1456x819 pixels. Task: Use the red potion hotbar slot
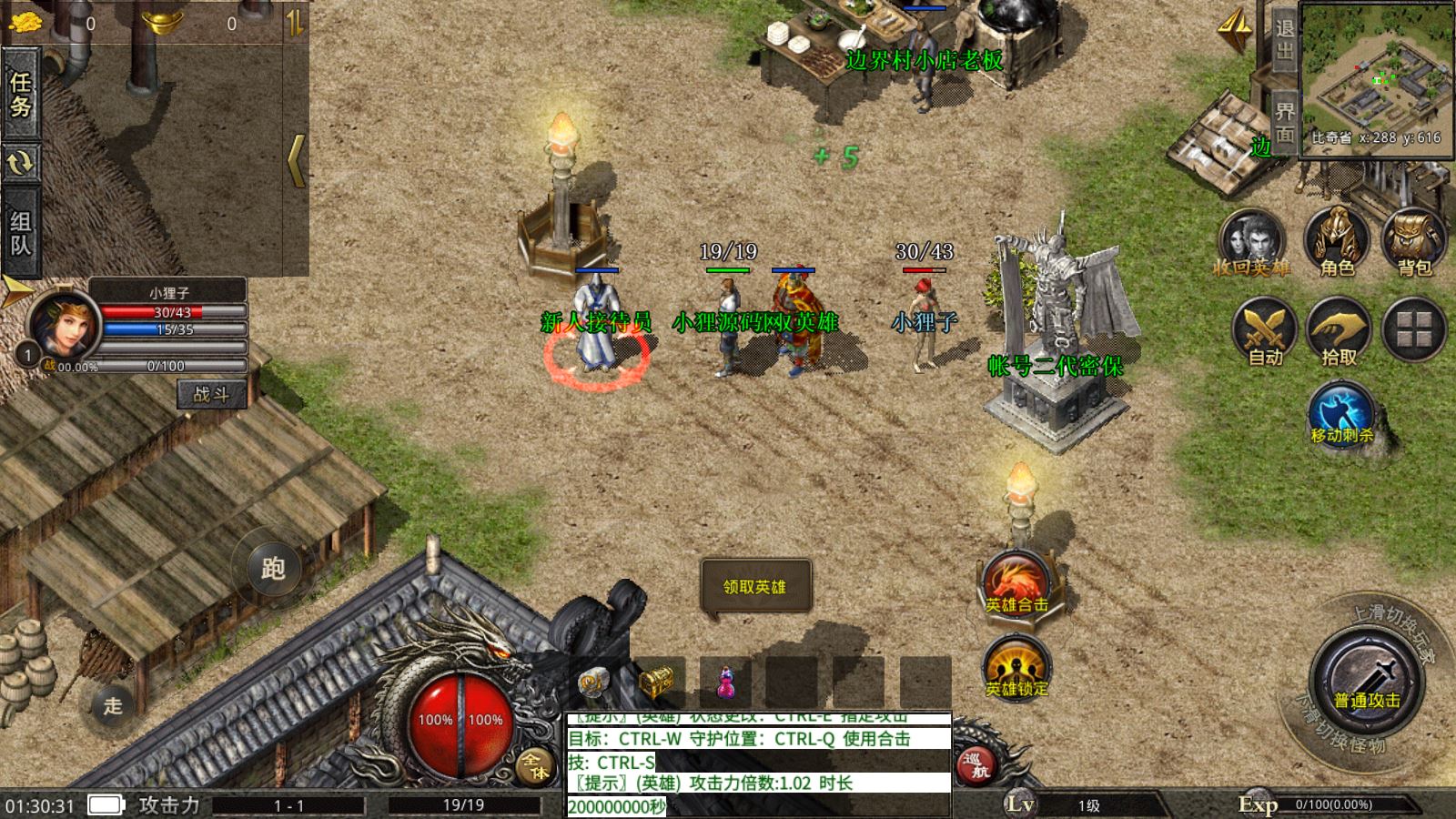click(725, 682)
